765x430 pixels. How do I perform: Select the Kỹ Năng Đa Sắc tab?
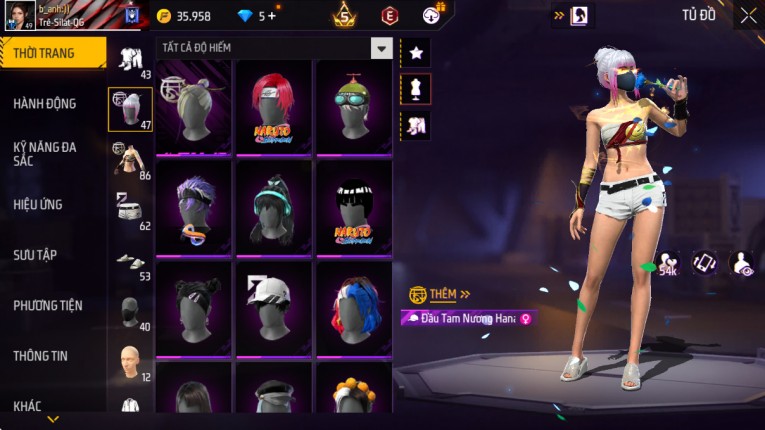pos(45,154)
